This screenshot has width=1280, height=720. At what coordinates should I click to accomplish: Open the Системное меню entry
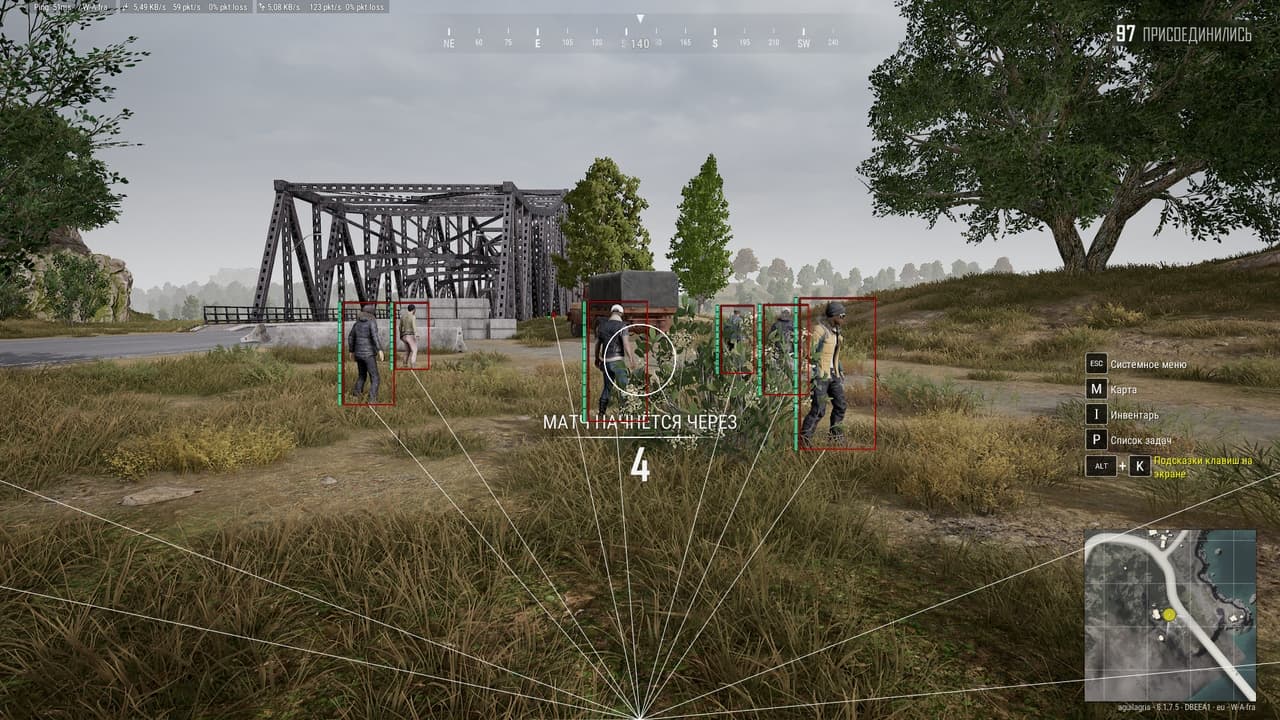click(1148, 364)
